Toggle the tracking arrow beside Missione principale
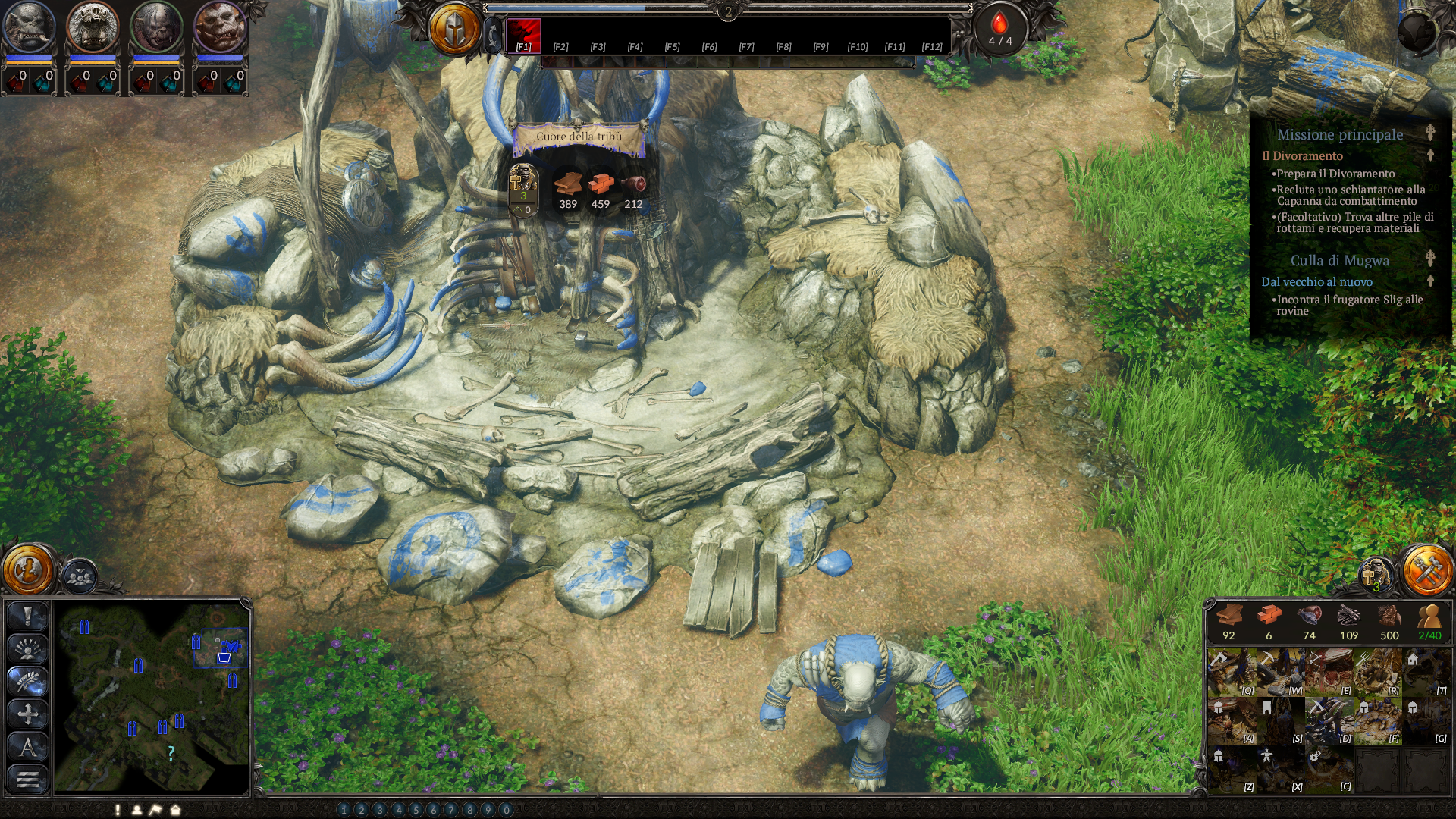 point(1430,133)
